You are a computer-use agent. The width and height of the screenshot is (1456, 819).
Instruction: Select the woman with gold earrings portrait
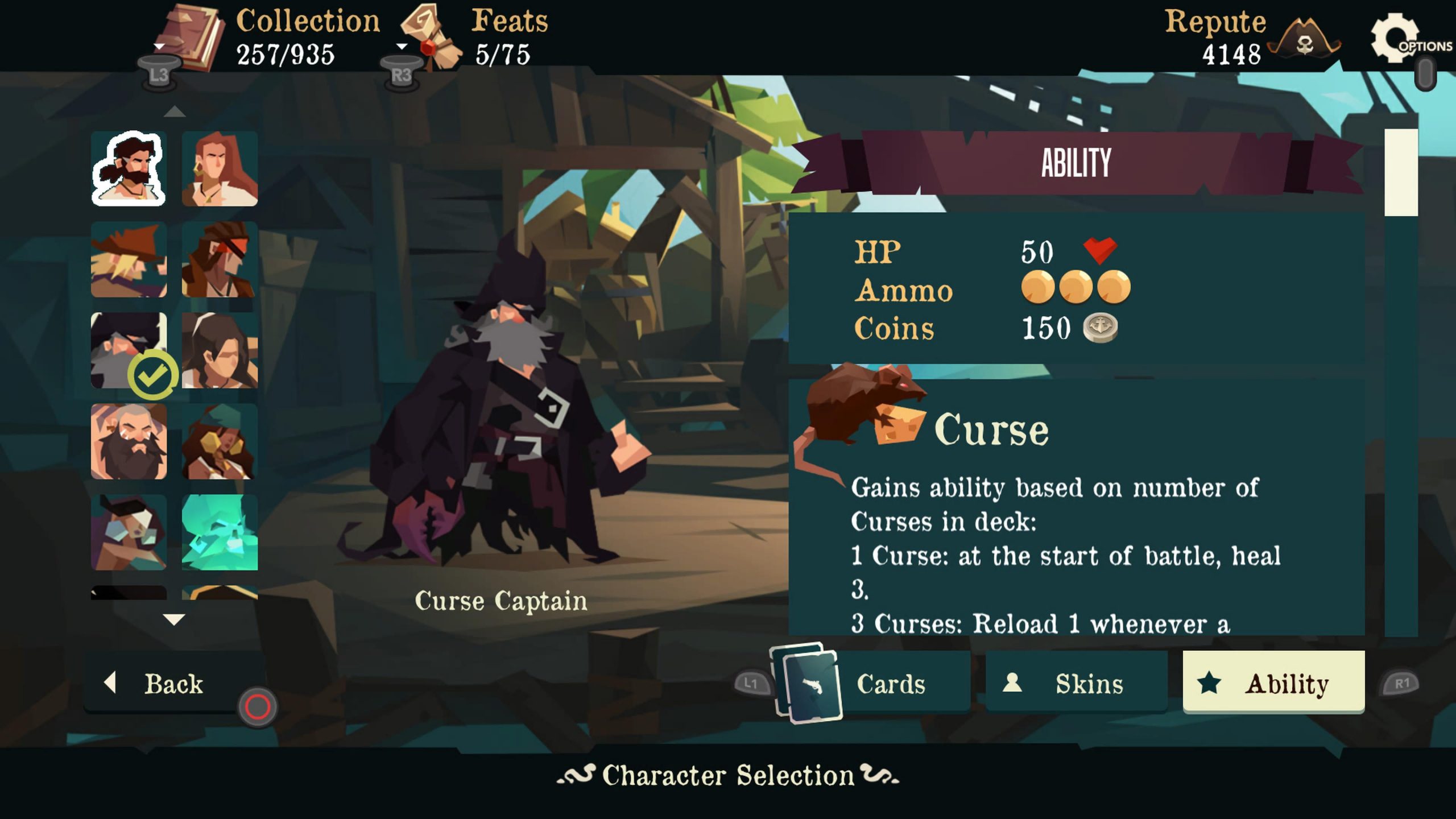(220, 442)
